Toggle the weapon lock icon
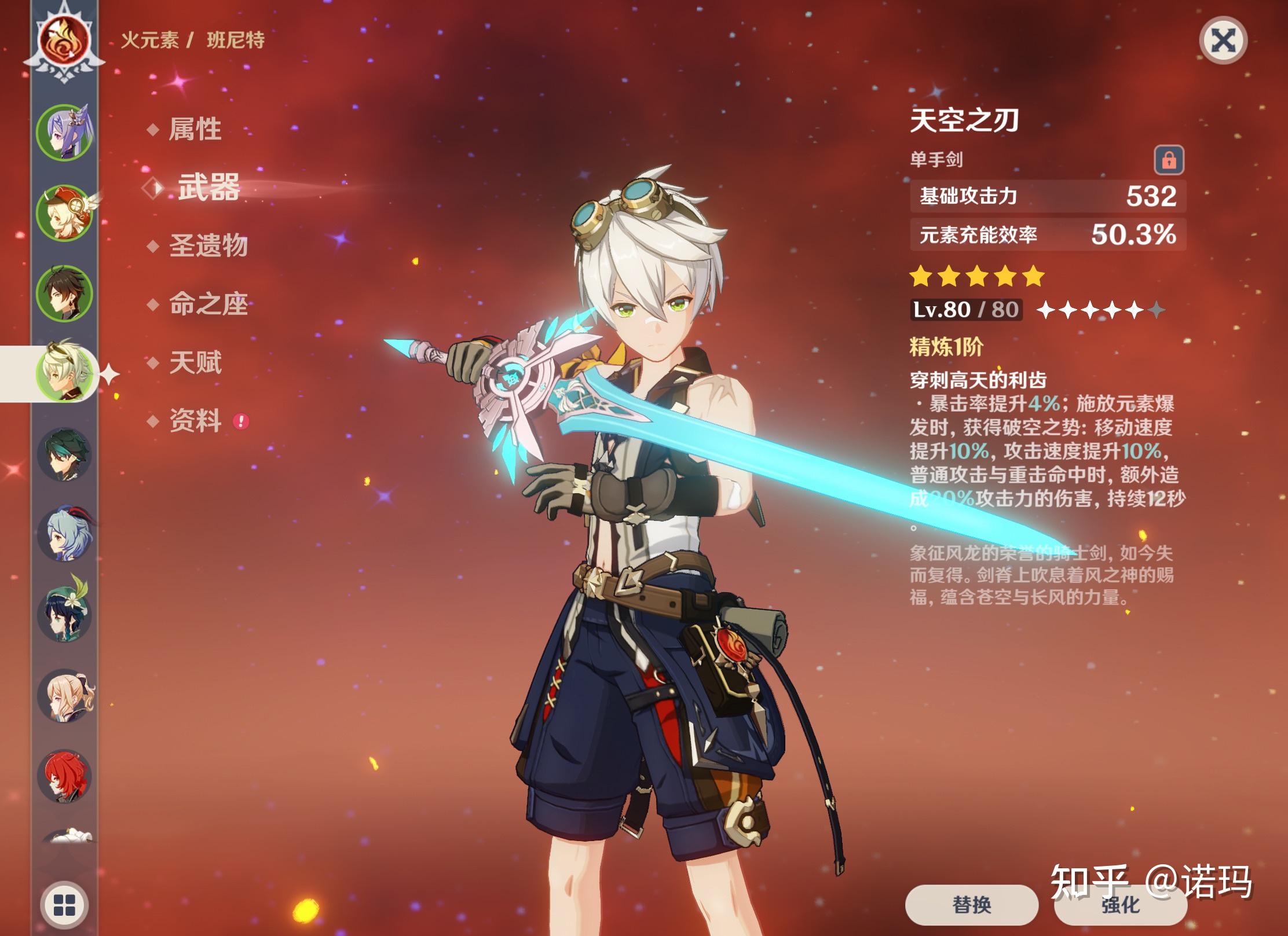The height and width of the screenshot is (936, 1288). click(1169, 160)
